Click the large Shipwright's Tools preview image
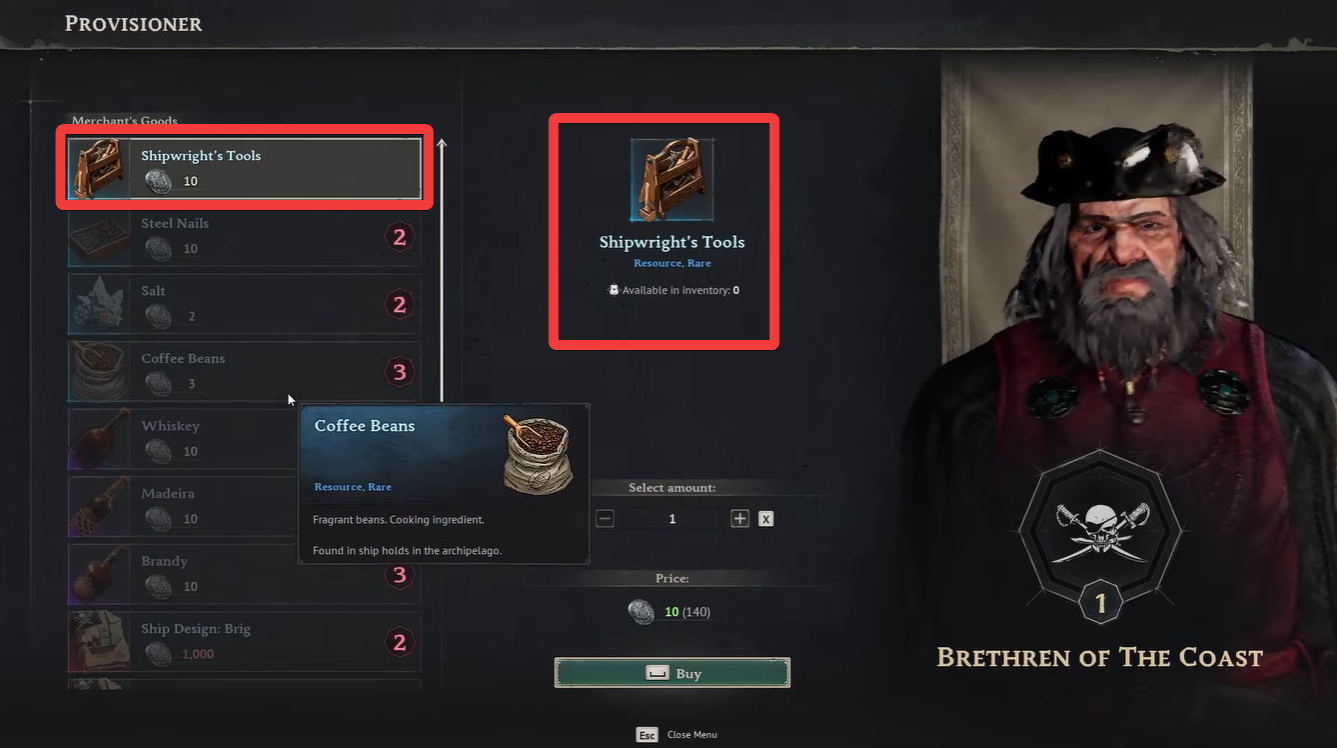1337x748 pixels. (672, 180)
